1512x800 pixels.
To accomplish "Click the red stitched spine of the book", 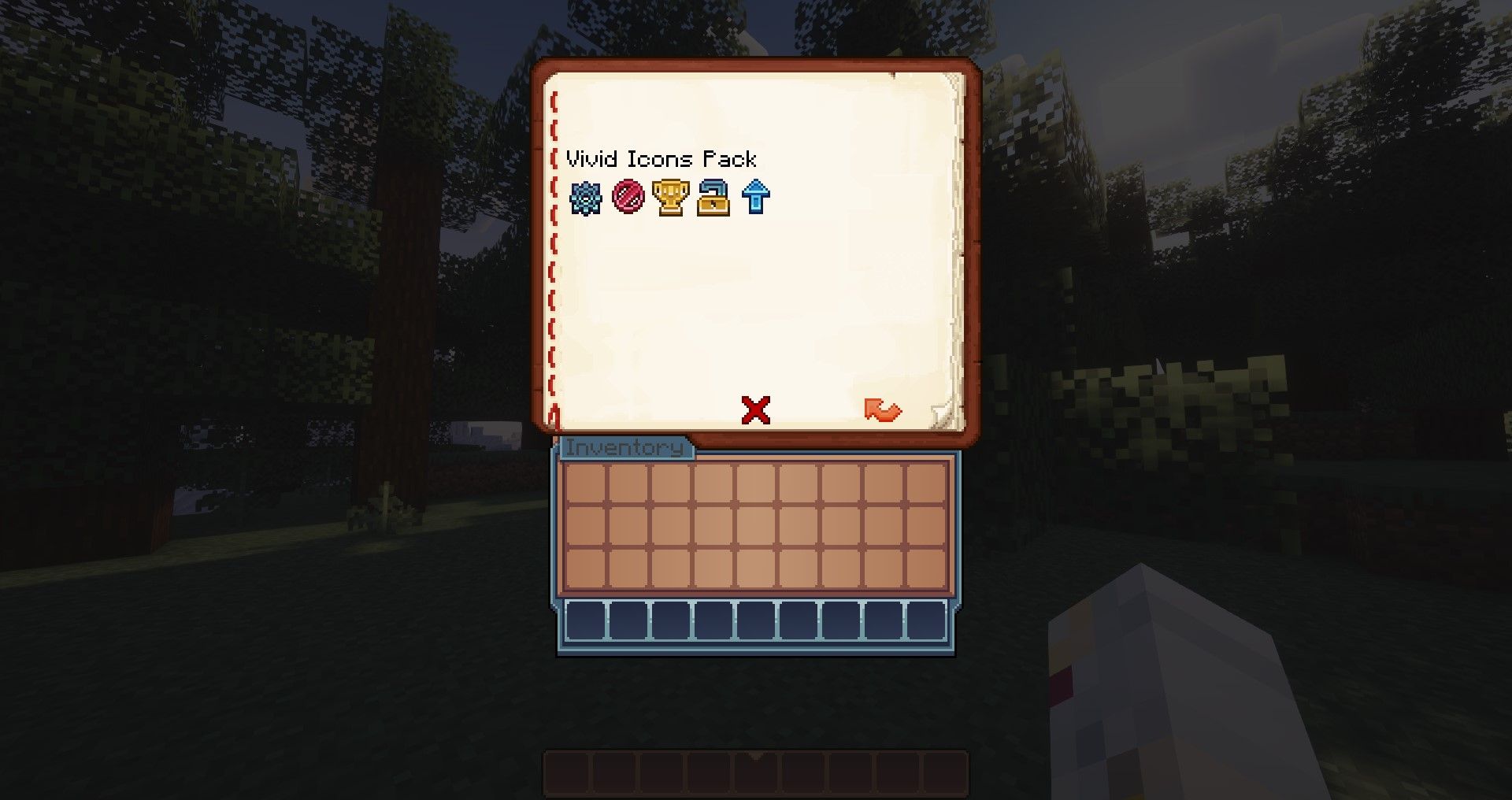I will [555, 236].
